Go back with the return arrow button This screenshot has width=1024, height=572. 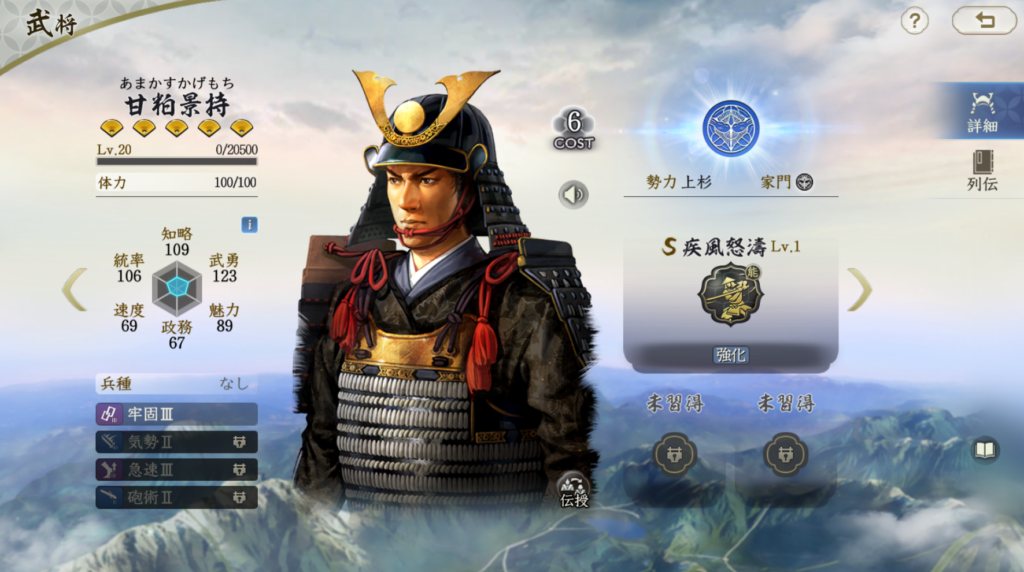click(x=983, y=20)
